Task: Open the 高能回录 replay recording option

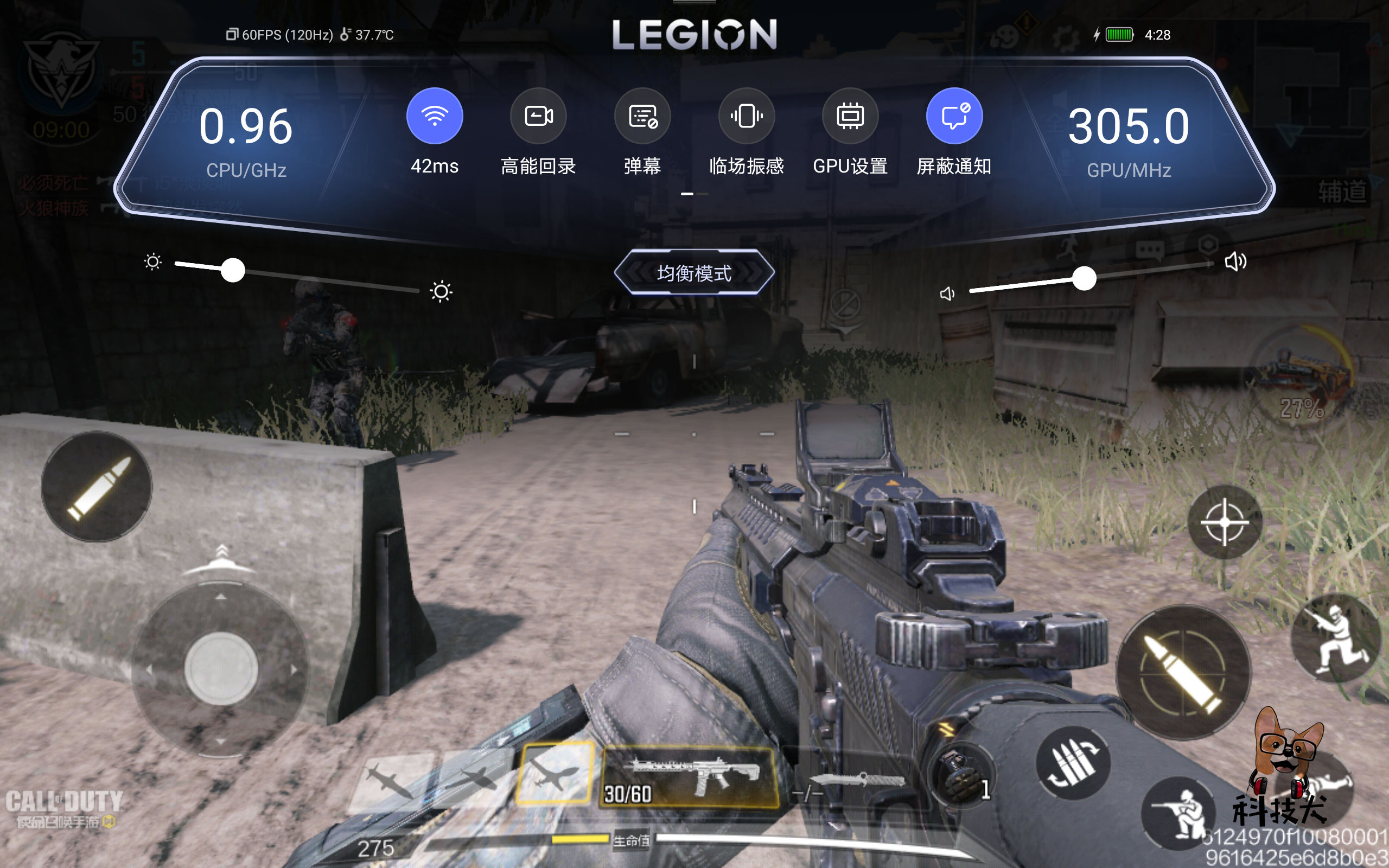Action: pyautogui.click(x=538, y=117)
